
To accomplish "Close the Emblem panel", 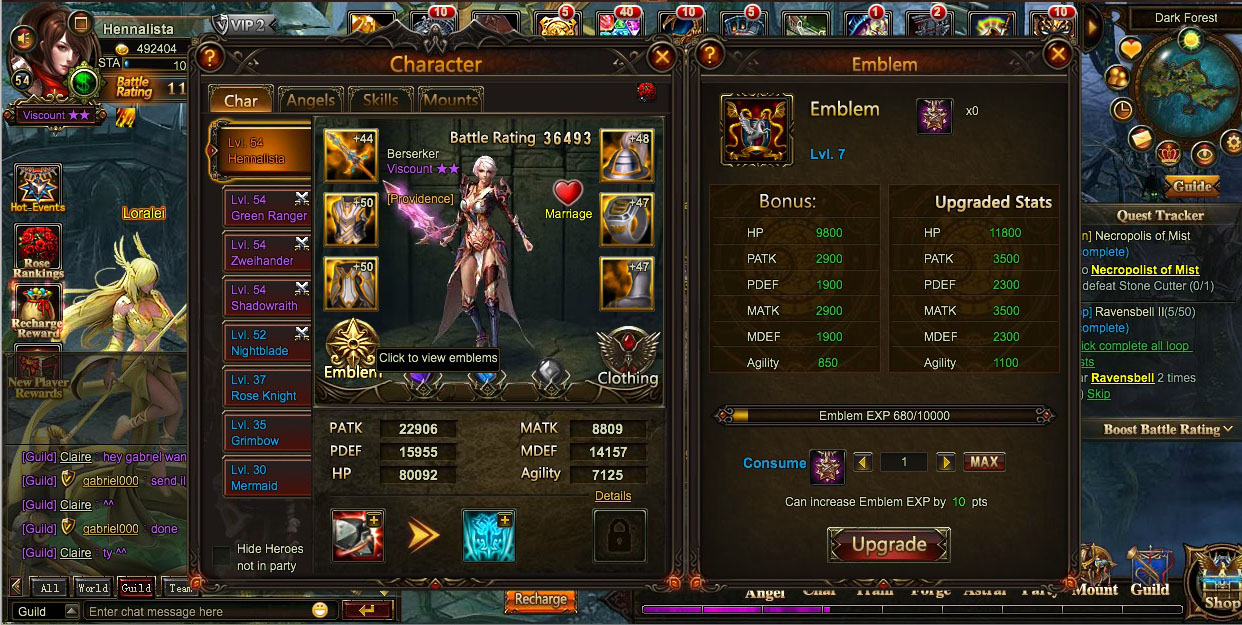I will (1057, 54).
